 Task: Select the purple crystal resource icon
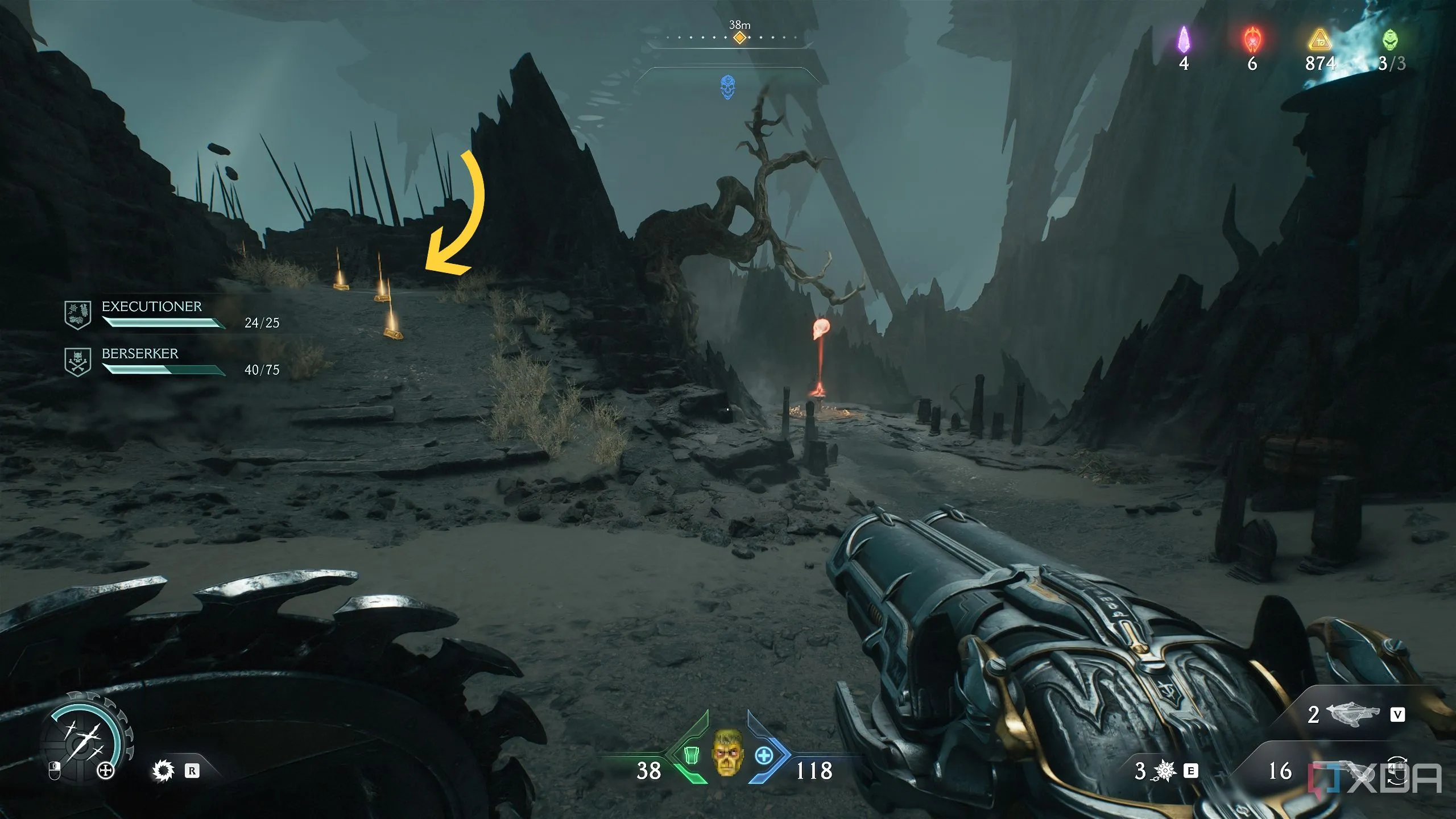(x=1184, y=40)
